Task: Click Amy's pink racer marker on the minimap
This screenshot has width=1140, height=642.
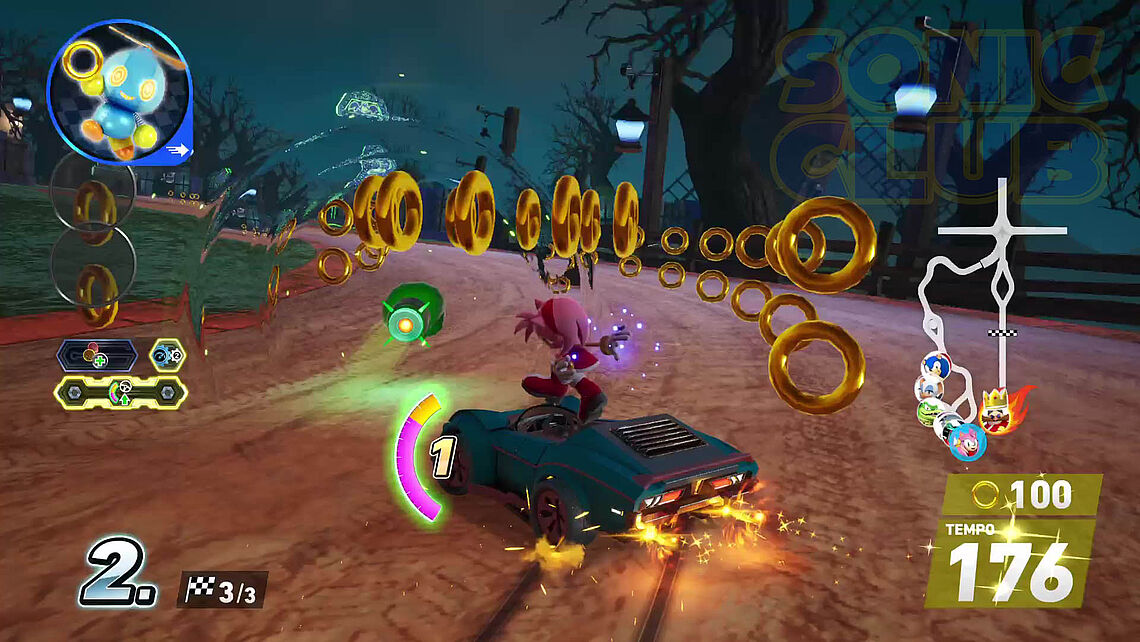Action: [968, 440]
